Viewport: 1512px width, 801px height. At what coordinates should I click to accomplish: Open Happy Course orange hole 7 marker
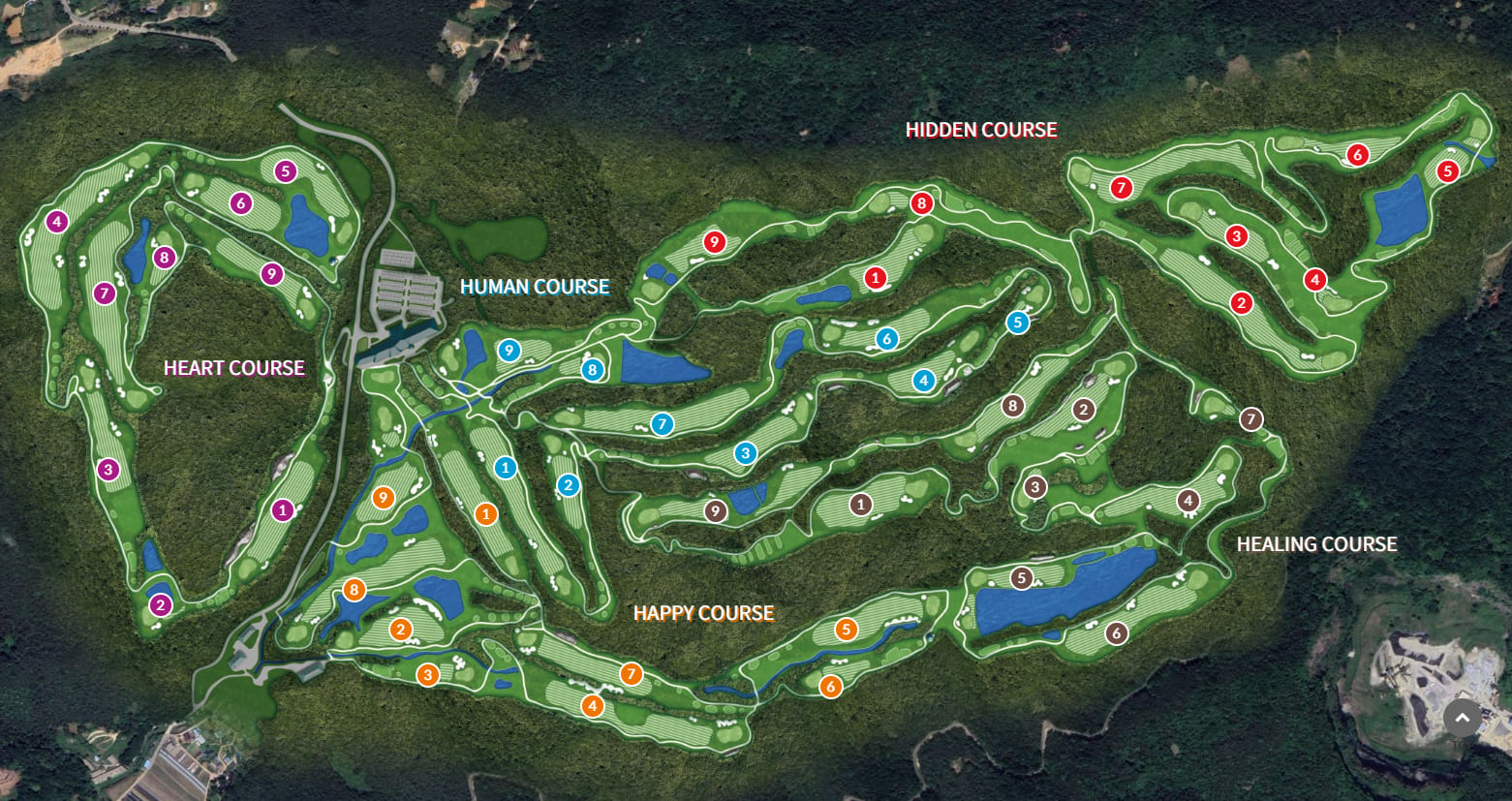[x=631, y=674]
